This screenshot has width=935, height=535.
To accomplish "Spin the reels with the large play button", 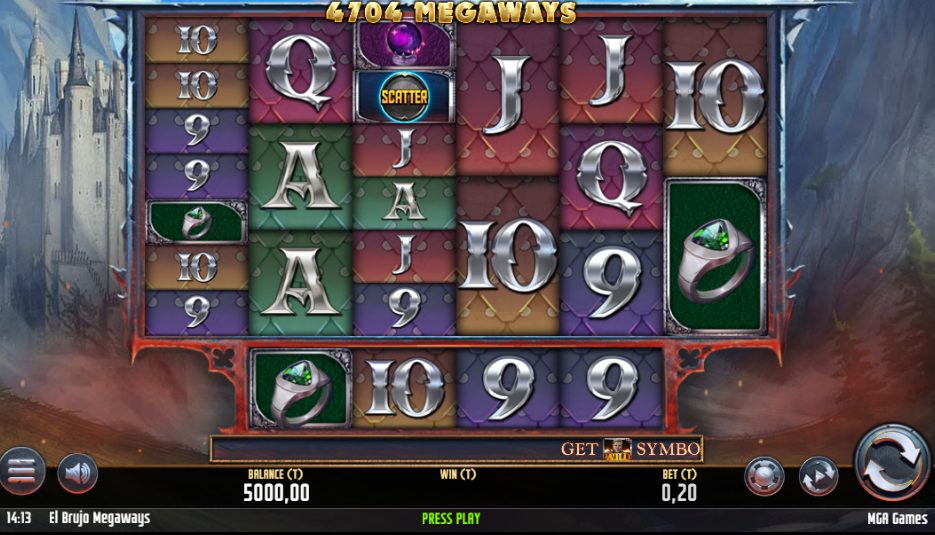I will pyautogui.click(x=891, y=462).
